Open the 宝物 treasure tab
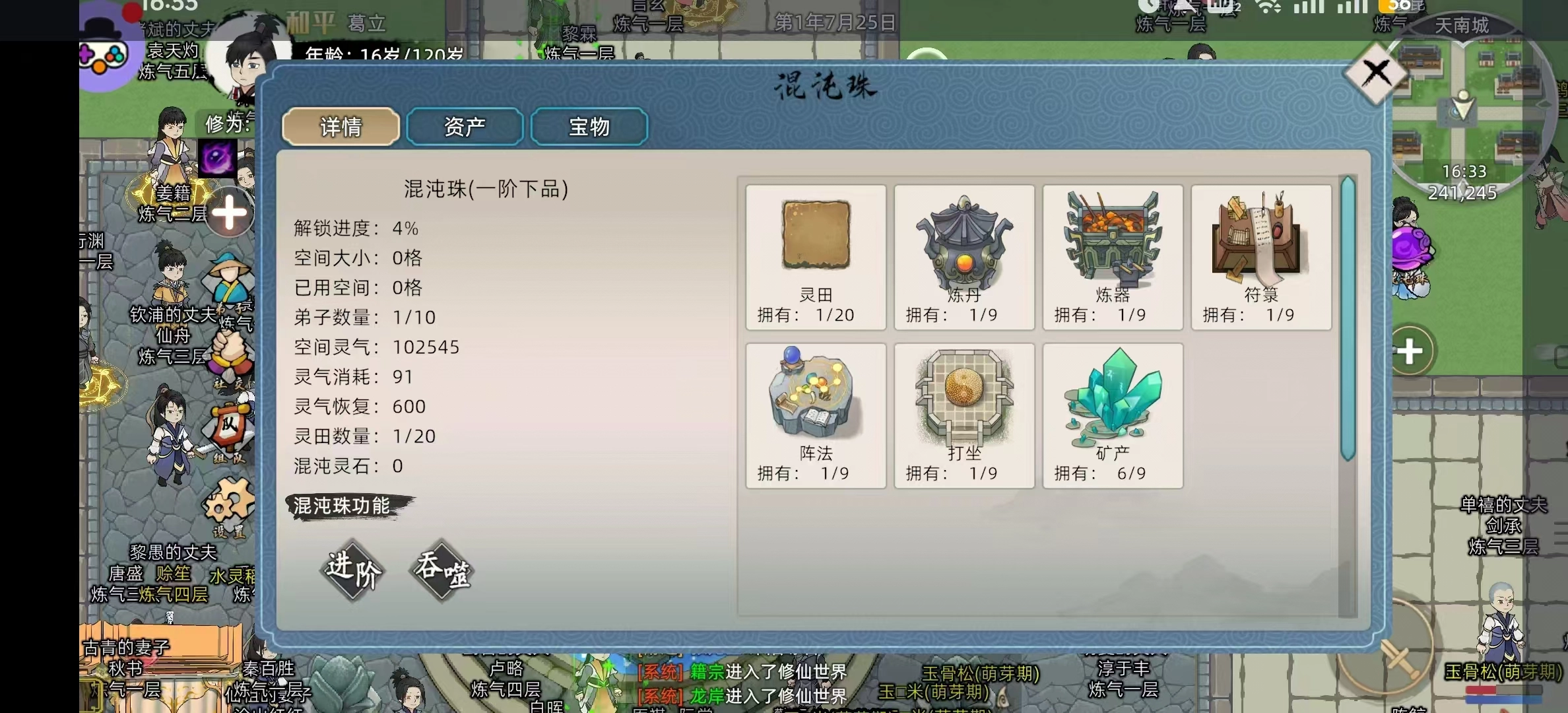The width and height of the screenshot is (1568, 713). [x=588, y=126]
